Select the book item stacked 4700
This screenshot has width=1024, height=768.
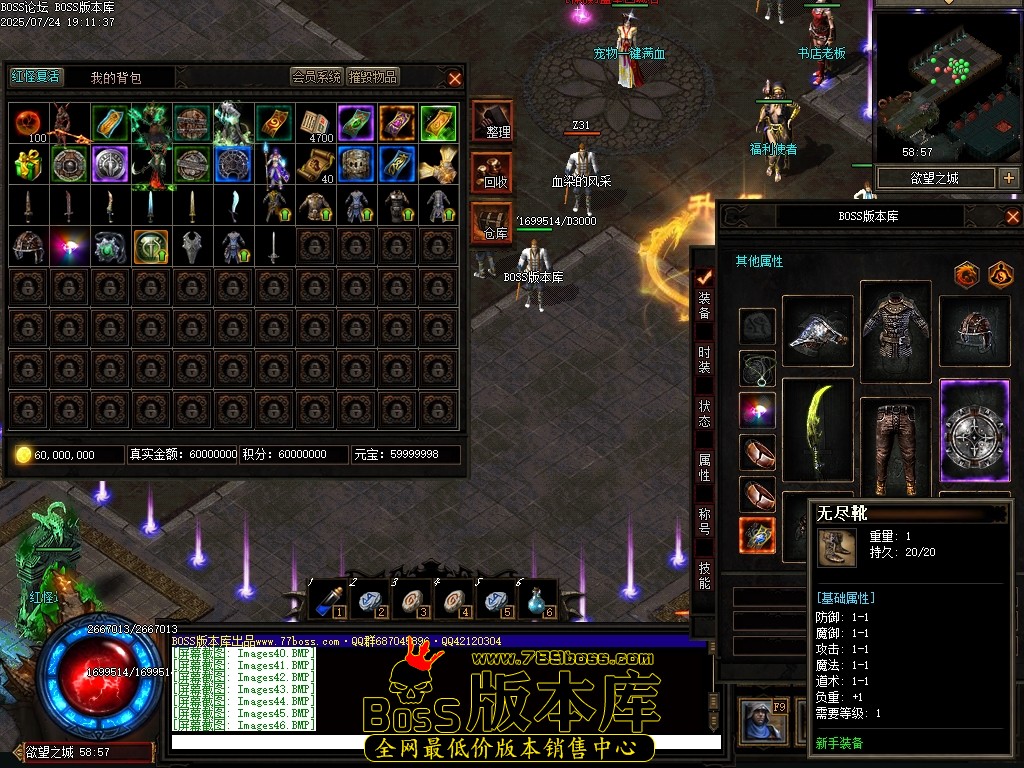pyautogui.click(x=315, y=123)
